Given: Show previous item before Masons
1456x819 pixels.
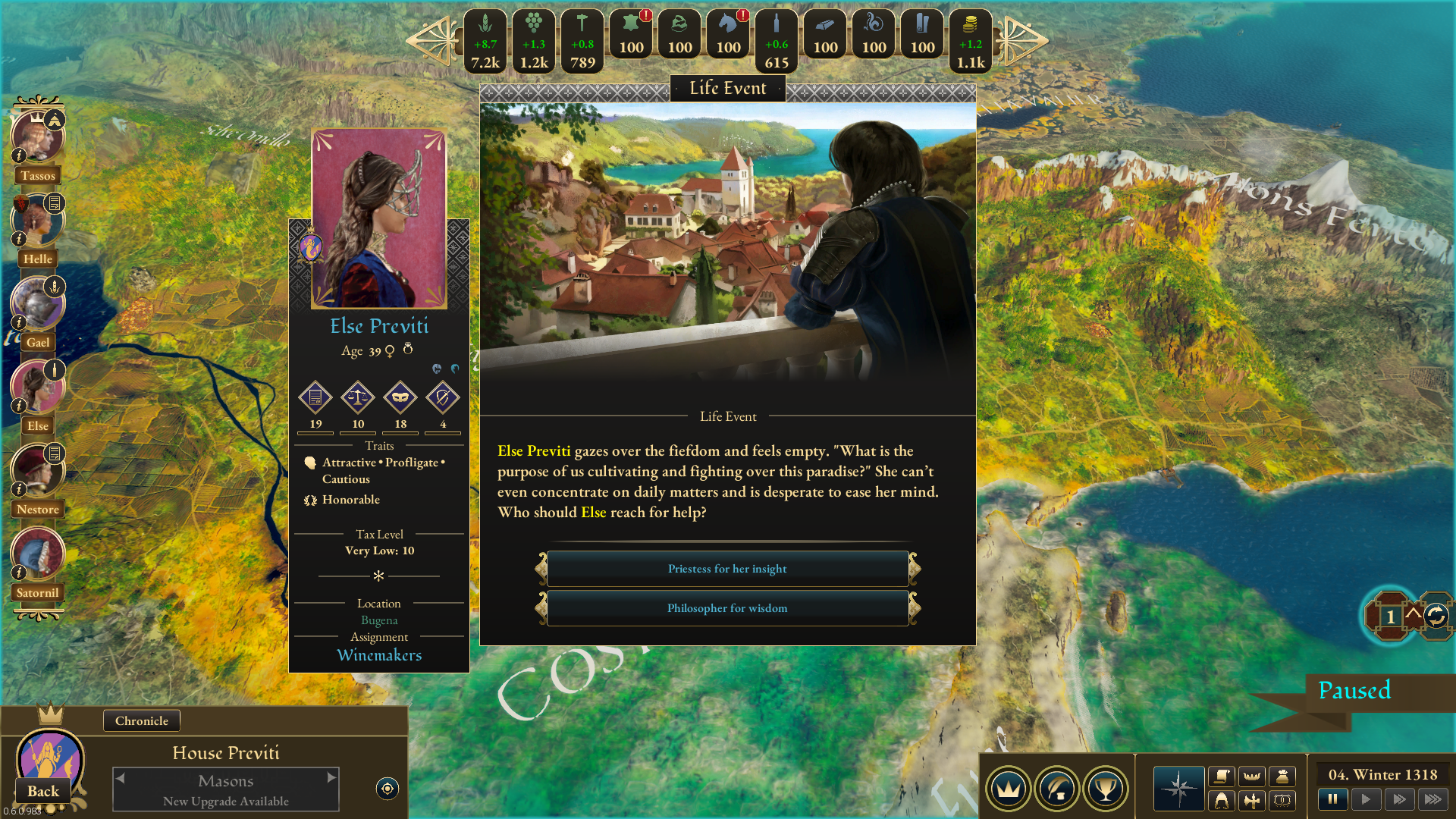Looking at the screenshot, I should coord(120,777).
